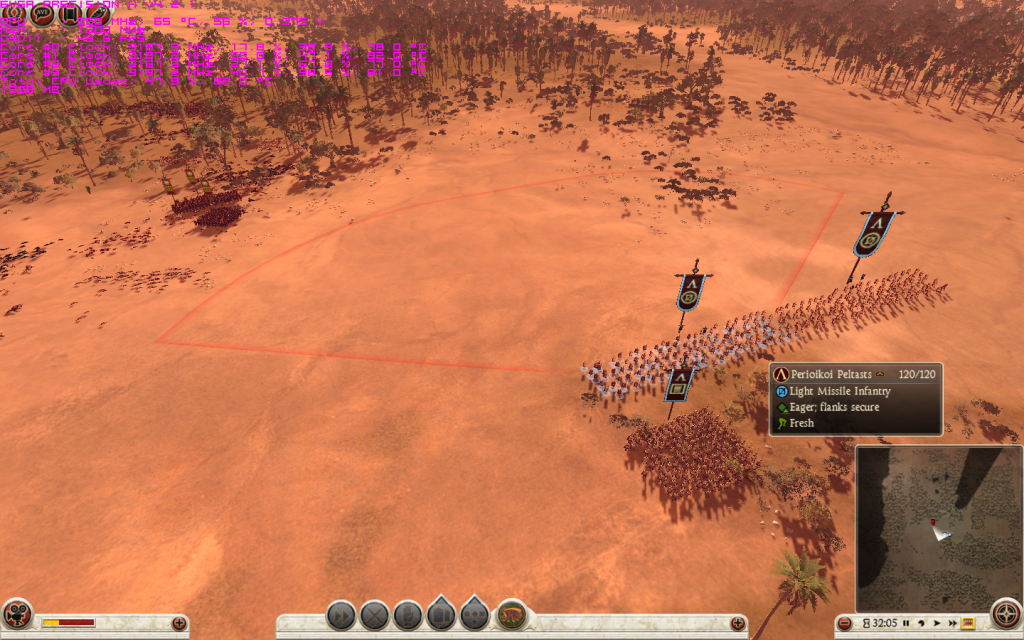Click the owl advisor icon
Viewport: 1024px width, 640px height.
tap(98, 14)
